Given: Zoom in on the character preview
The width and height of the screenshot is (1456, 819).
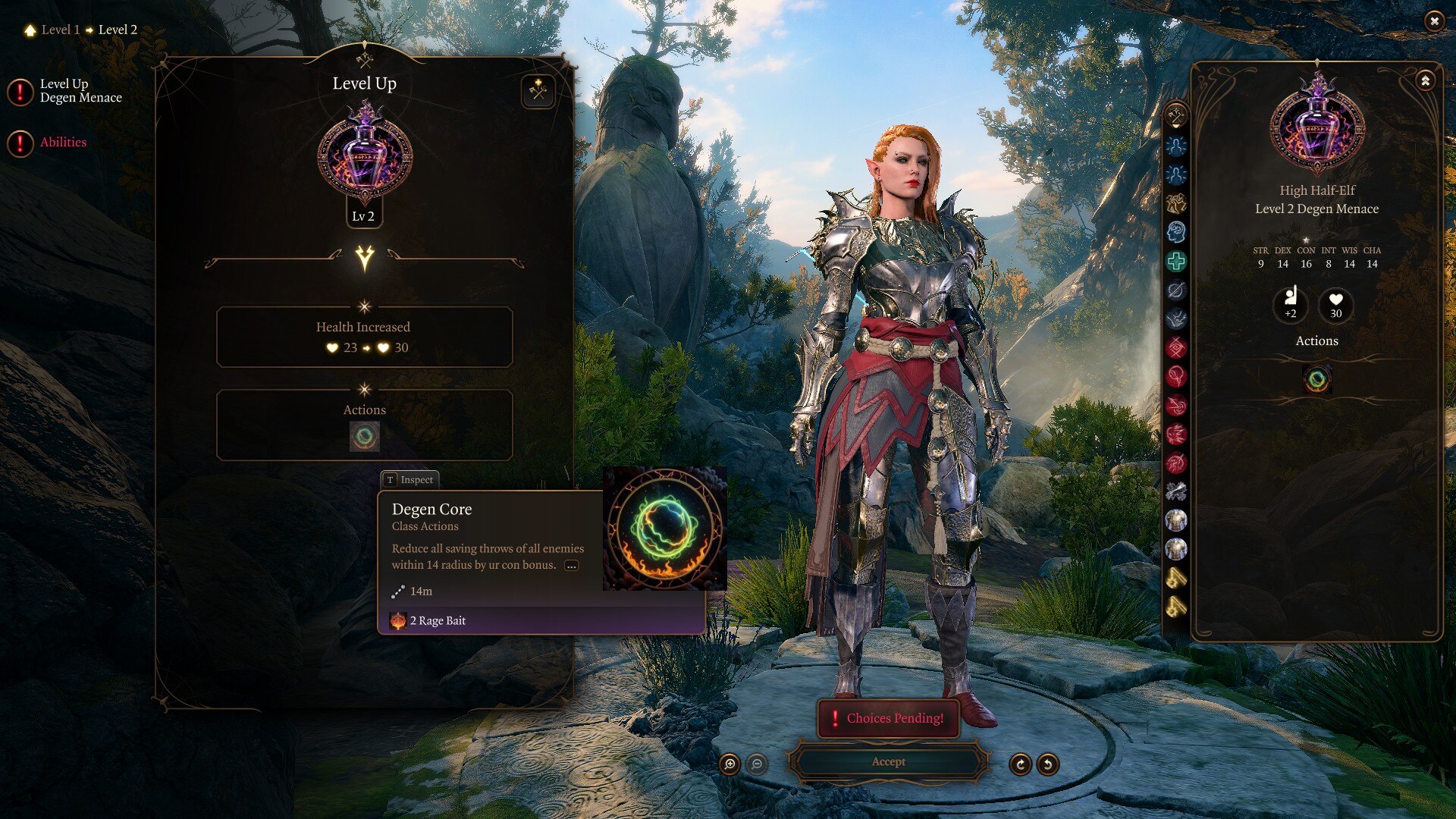Looking at the screenshot, I should tap(730, 764).
